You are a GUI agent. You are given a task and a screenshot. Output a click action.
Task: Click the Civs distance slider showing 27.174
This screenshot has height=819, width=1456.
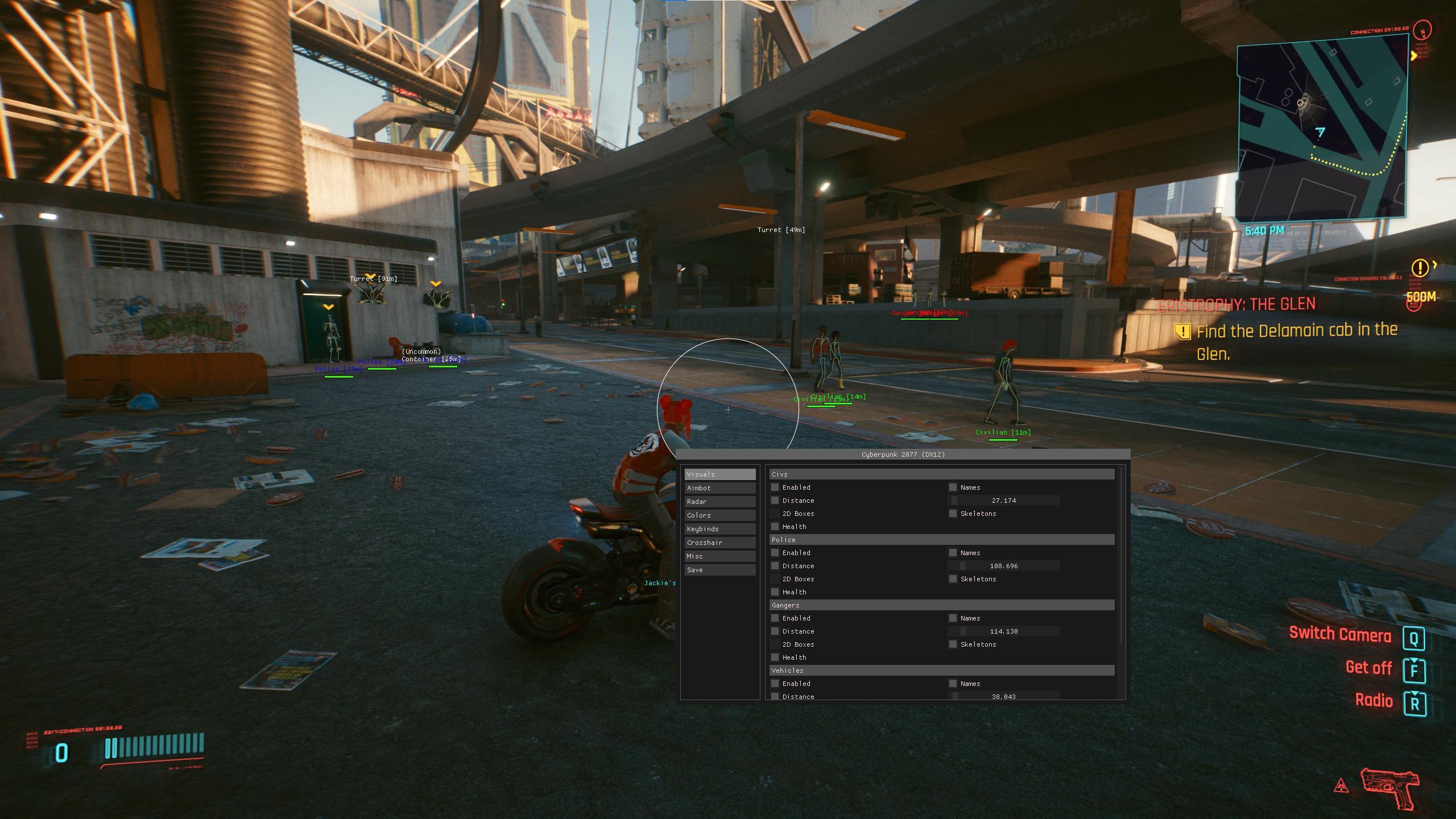coord(1003,500)
